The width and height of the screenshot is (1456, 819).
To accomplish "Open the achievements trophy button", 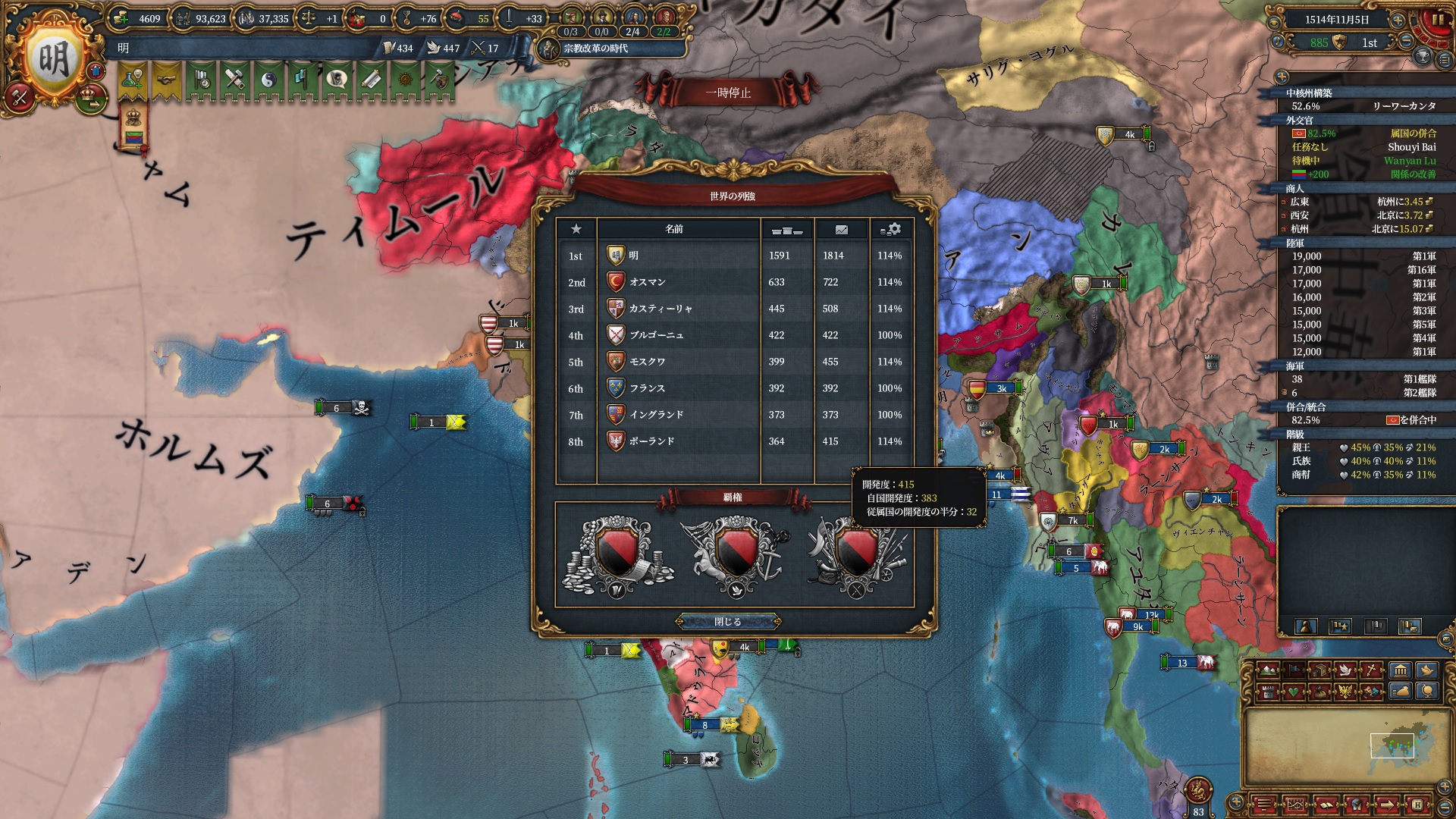I will pos(1423,57).
